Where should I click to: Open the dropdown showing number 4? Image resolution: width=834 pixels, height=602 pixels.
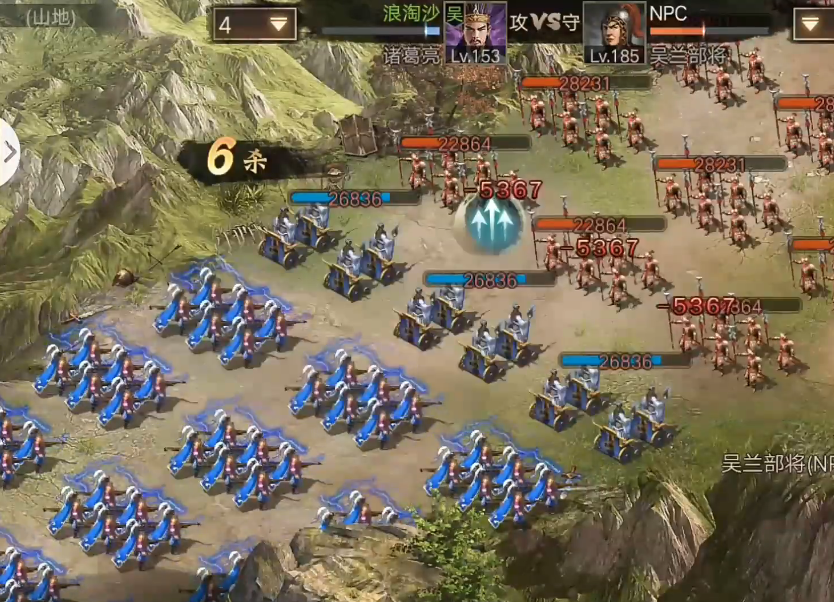pos(254,25)
